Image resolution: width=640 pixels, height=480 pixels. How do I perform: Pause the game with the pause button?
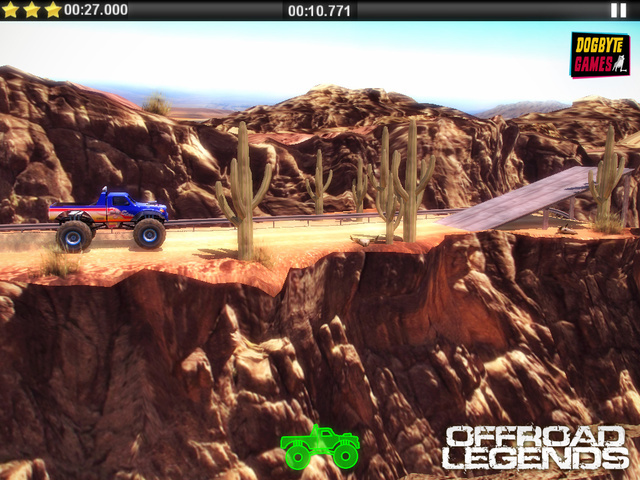tap(618, 10)
